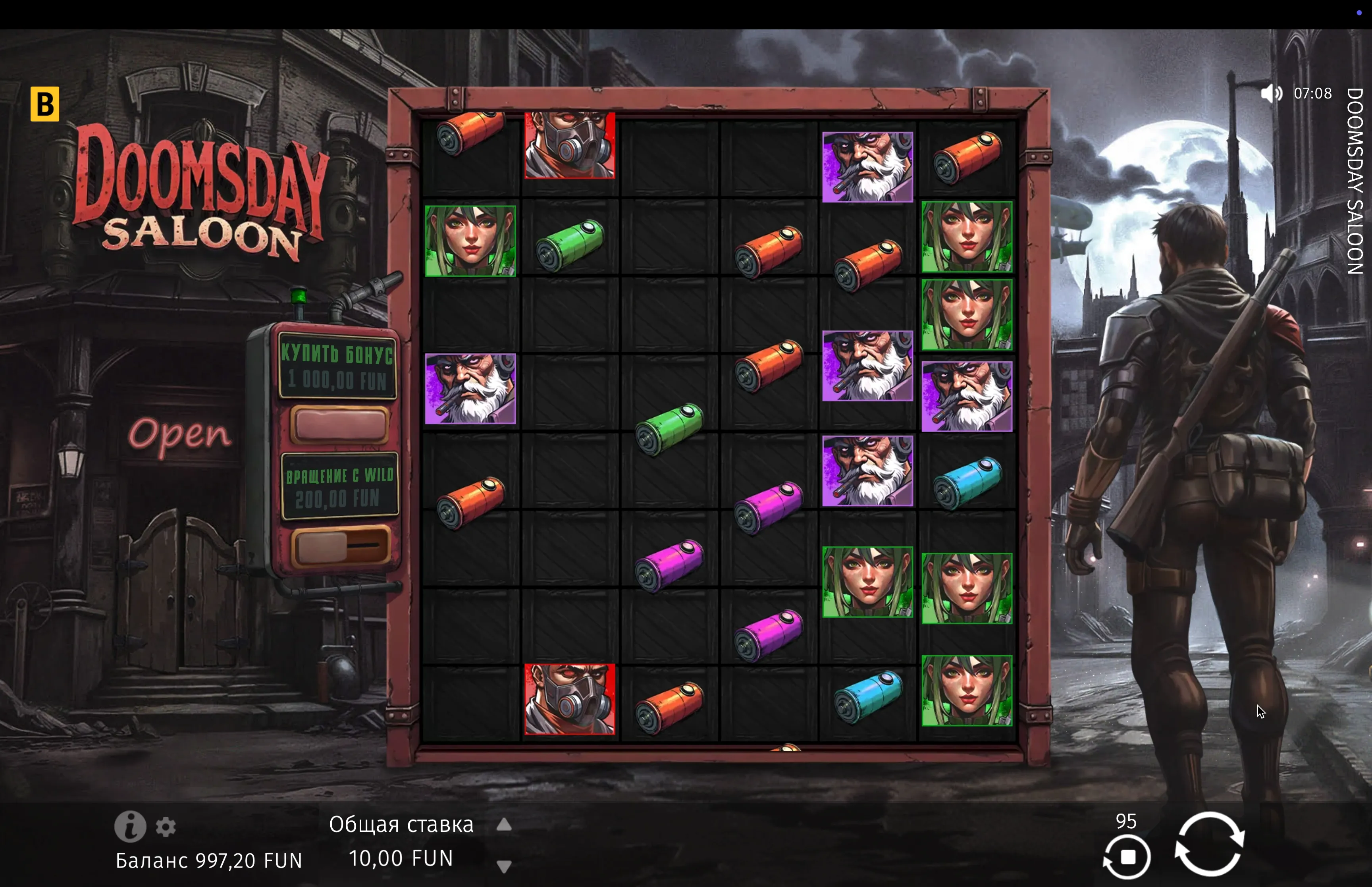Click the yellow B logo
This screenshot has width=1372, height=887.
[x=45, y=104]
